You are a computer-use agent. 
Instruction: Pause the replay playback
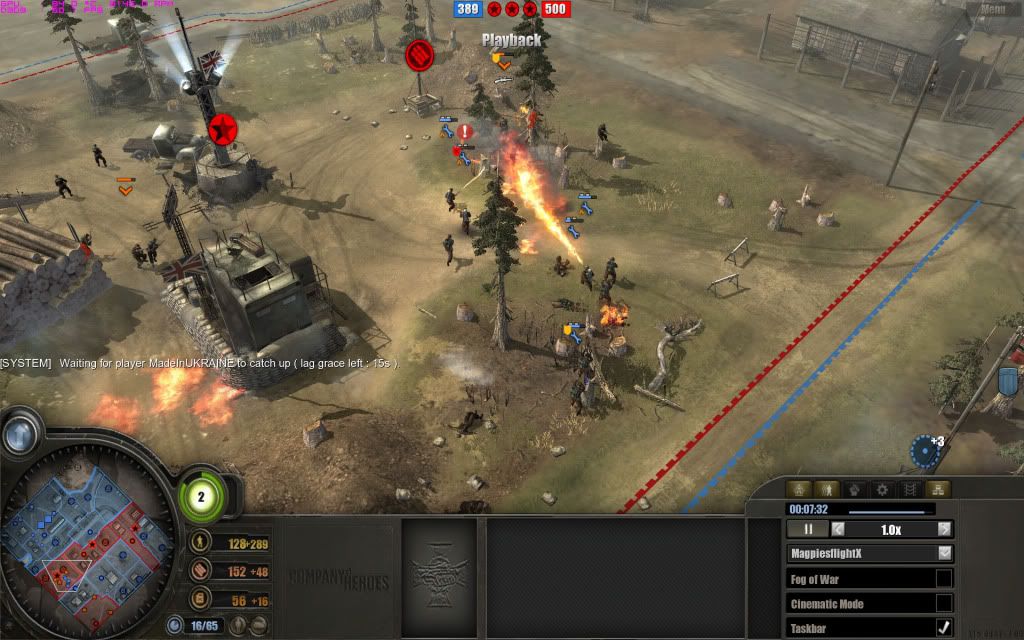pos(809,529)
